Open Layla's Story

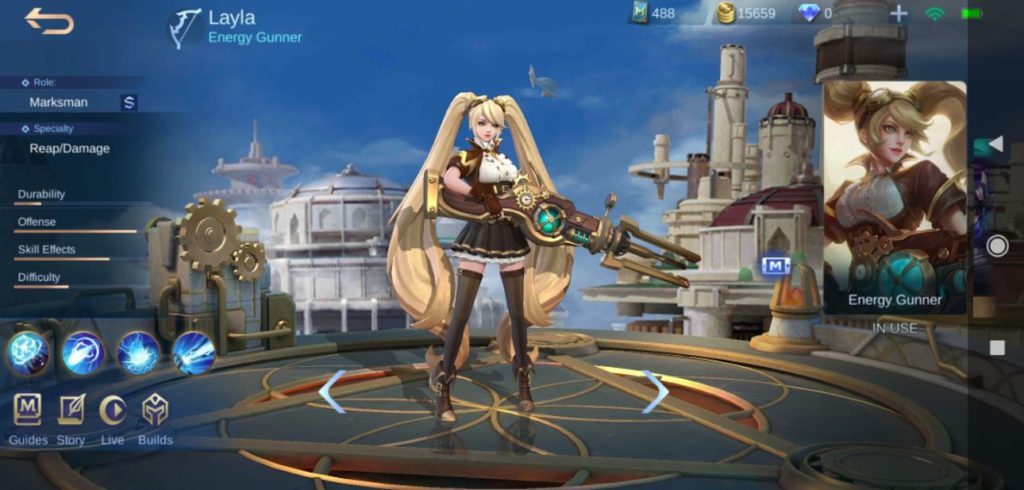tap(71, 410)
